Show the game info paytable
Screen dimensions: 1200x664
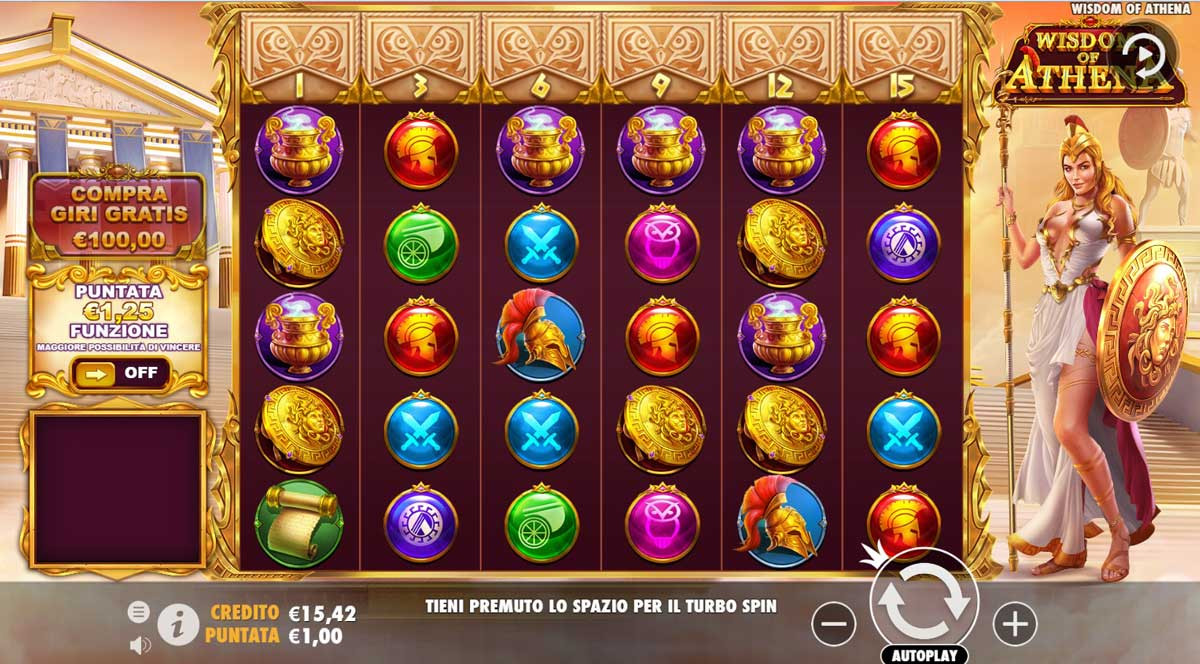coord(178,626)
